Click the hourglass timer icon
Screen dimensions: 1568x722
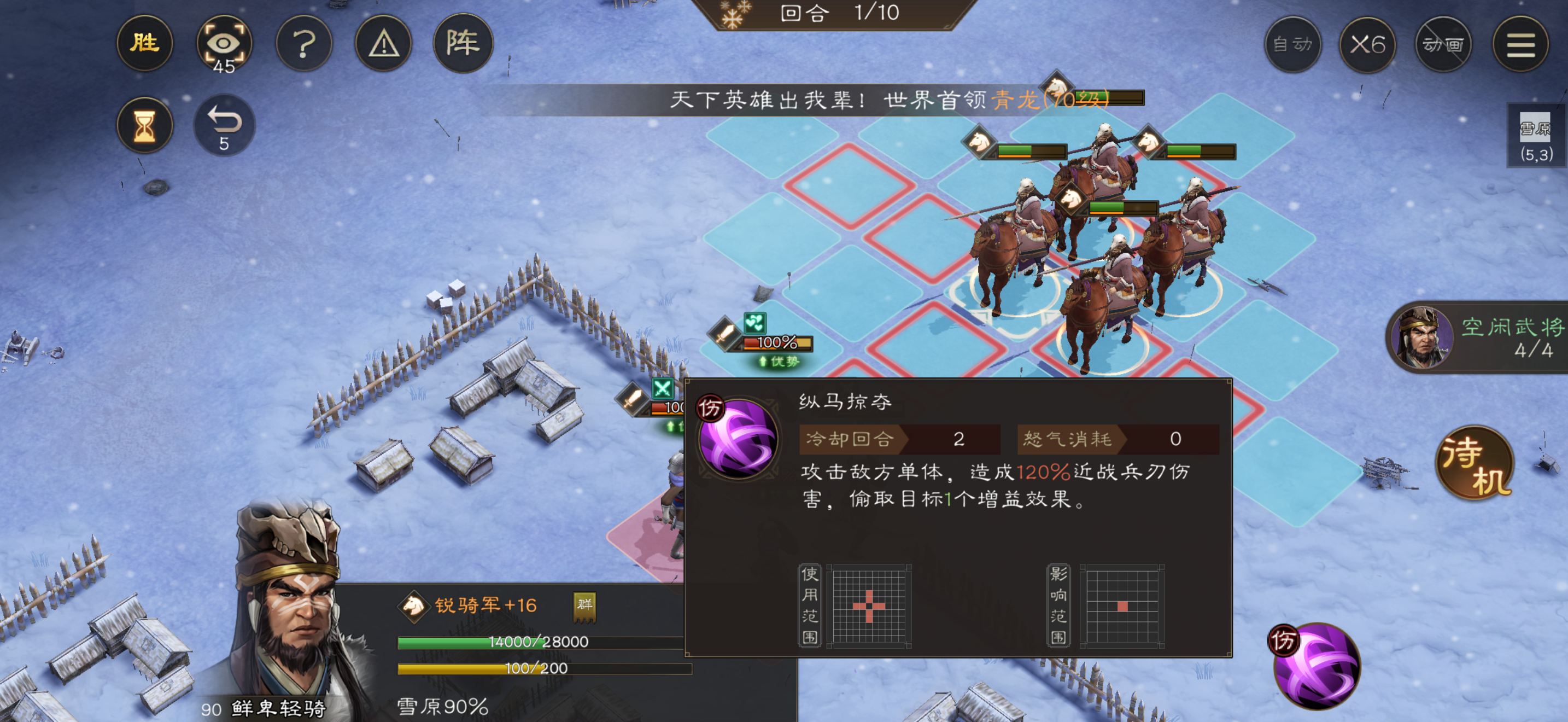click(x=145, y=125)
